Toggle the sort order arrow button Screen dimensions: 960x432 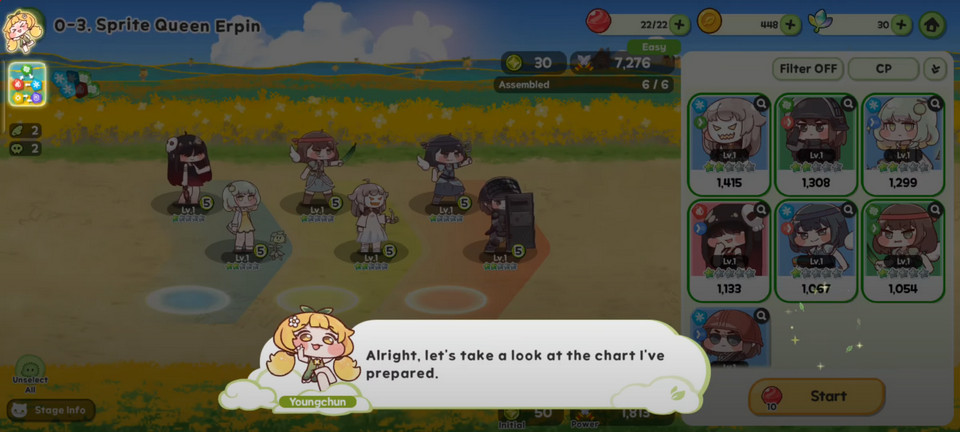(x=936, y=69)
